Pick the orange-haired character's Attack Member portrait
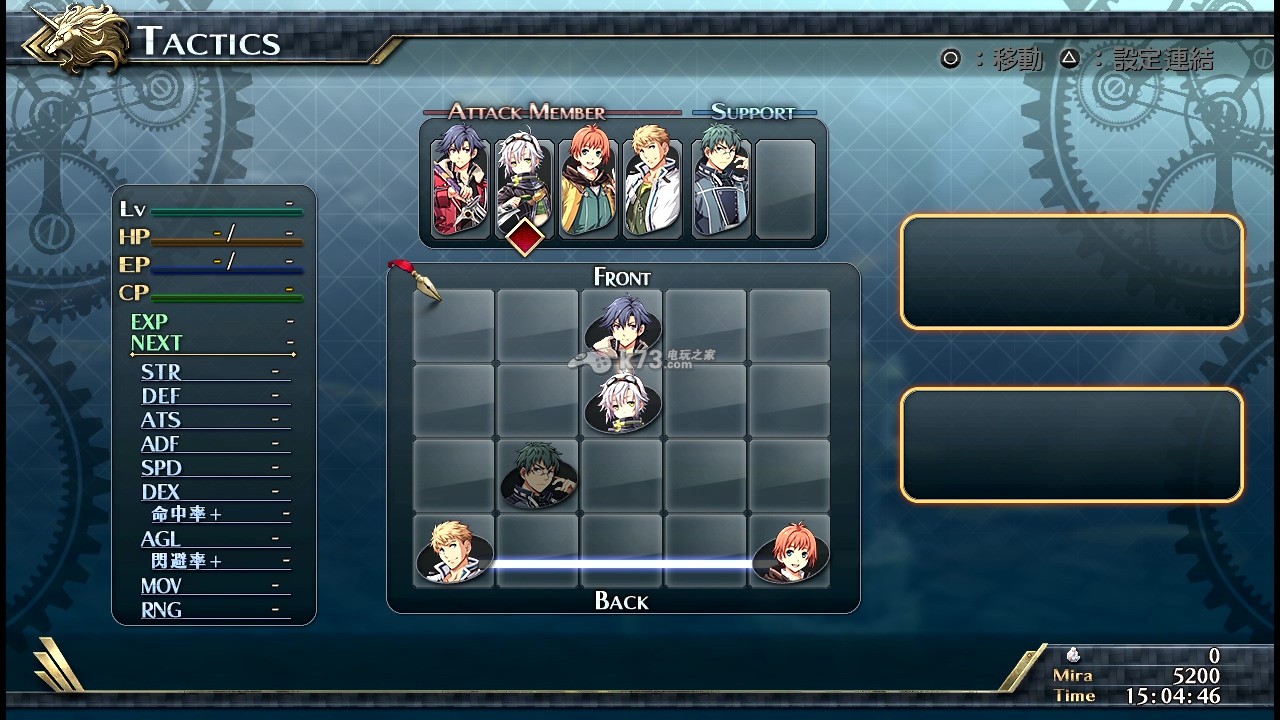 click(x=589, y=186)
